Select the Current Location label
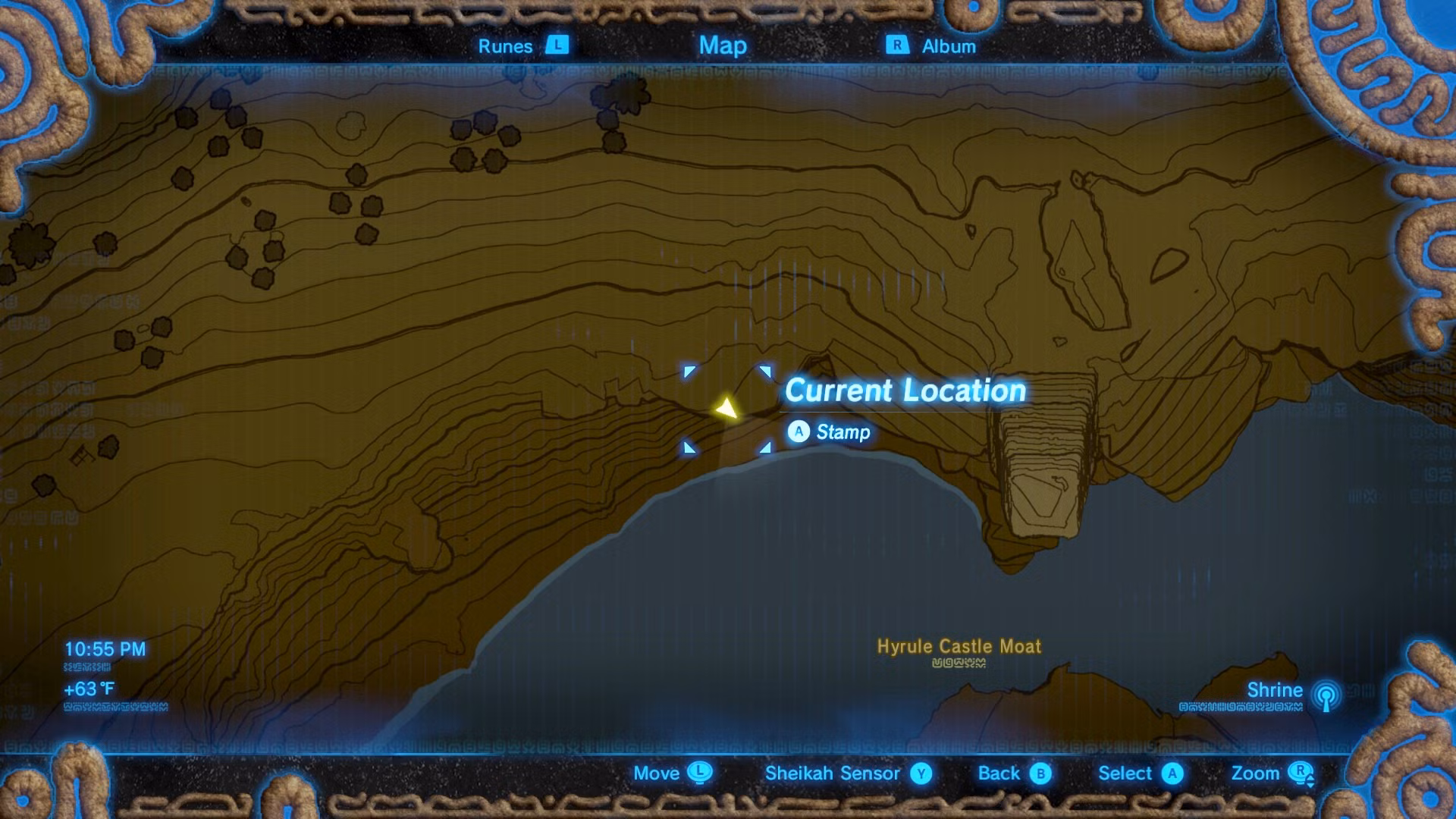Screen dimensions: 1456x819 click(x=906, y=390)
